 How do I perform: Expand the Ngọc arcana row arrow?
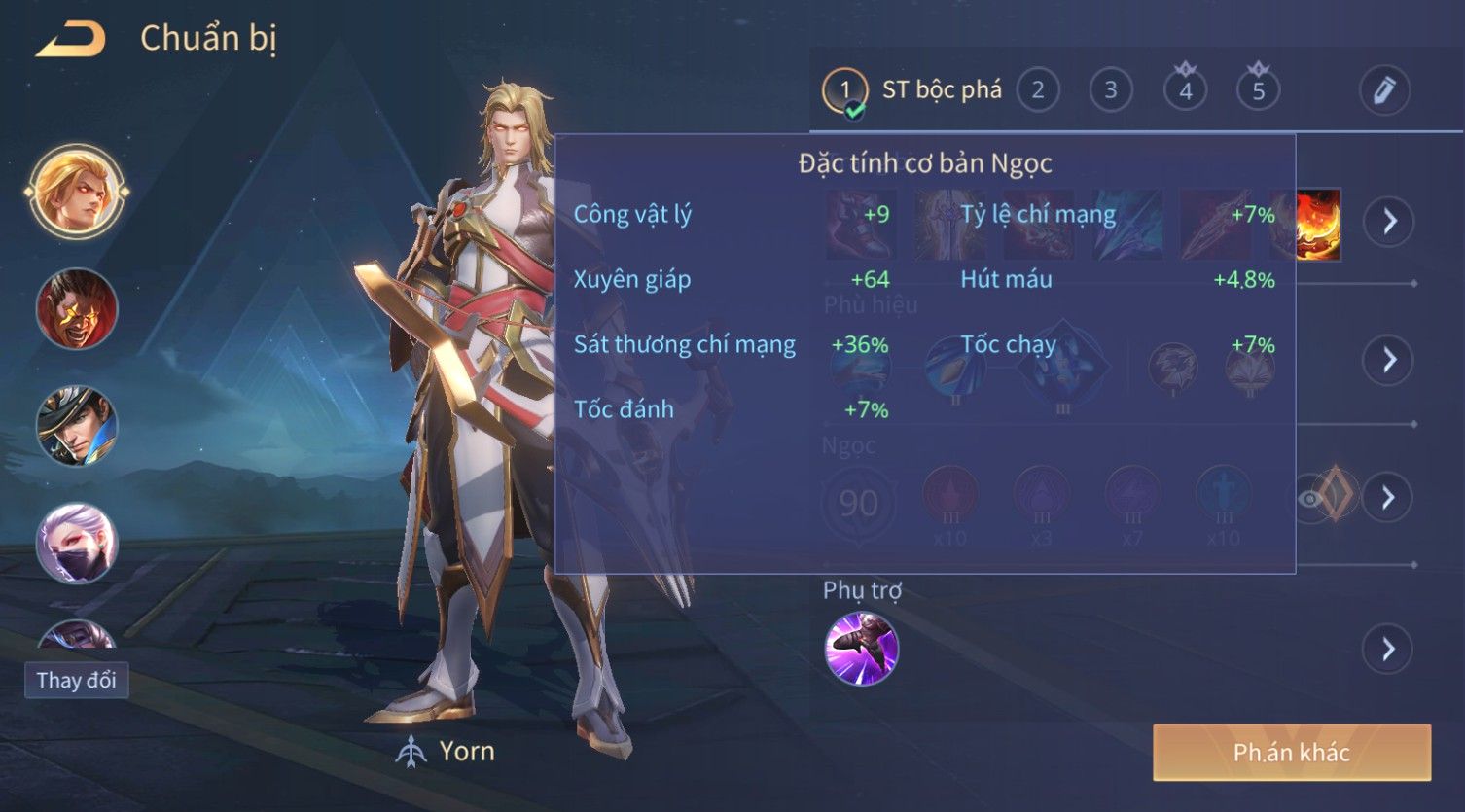tap(1389, 498)
